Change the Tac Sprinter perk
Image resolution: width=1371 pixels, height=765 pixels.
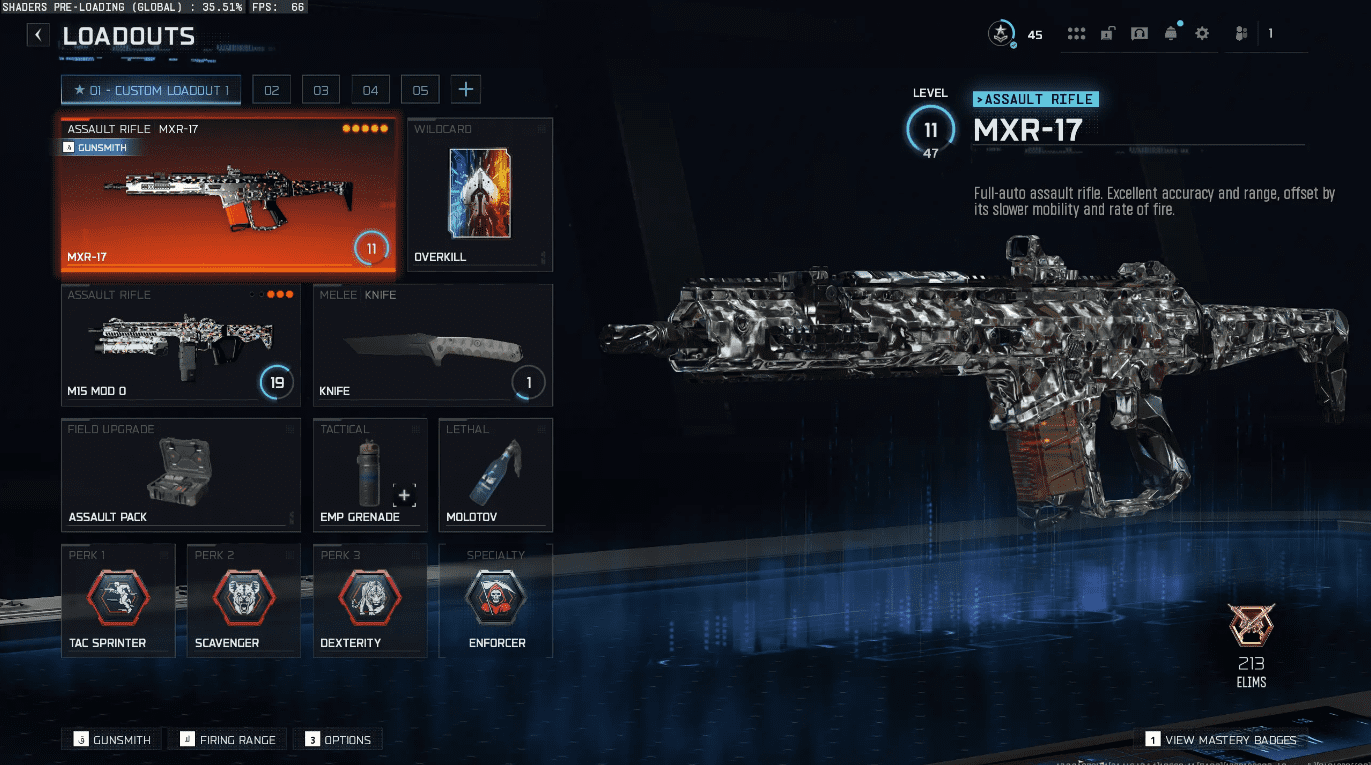[118, 600]
